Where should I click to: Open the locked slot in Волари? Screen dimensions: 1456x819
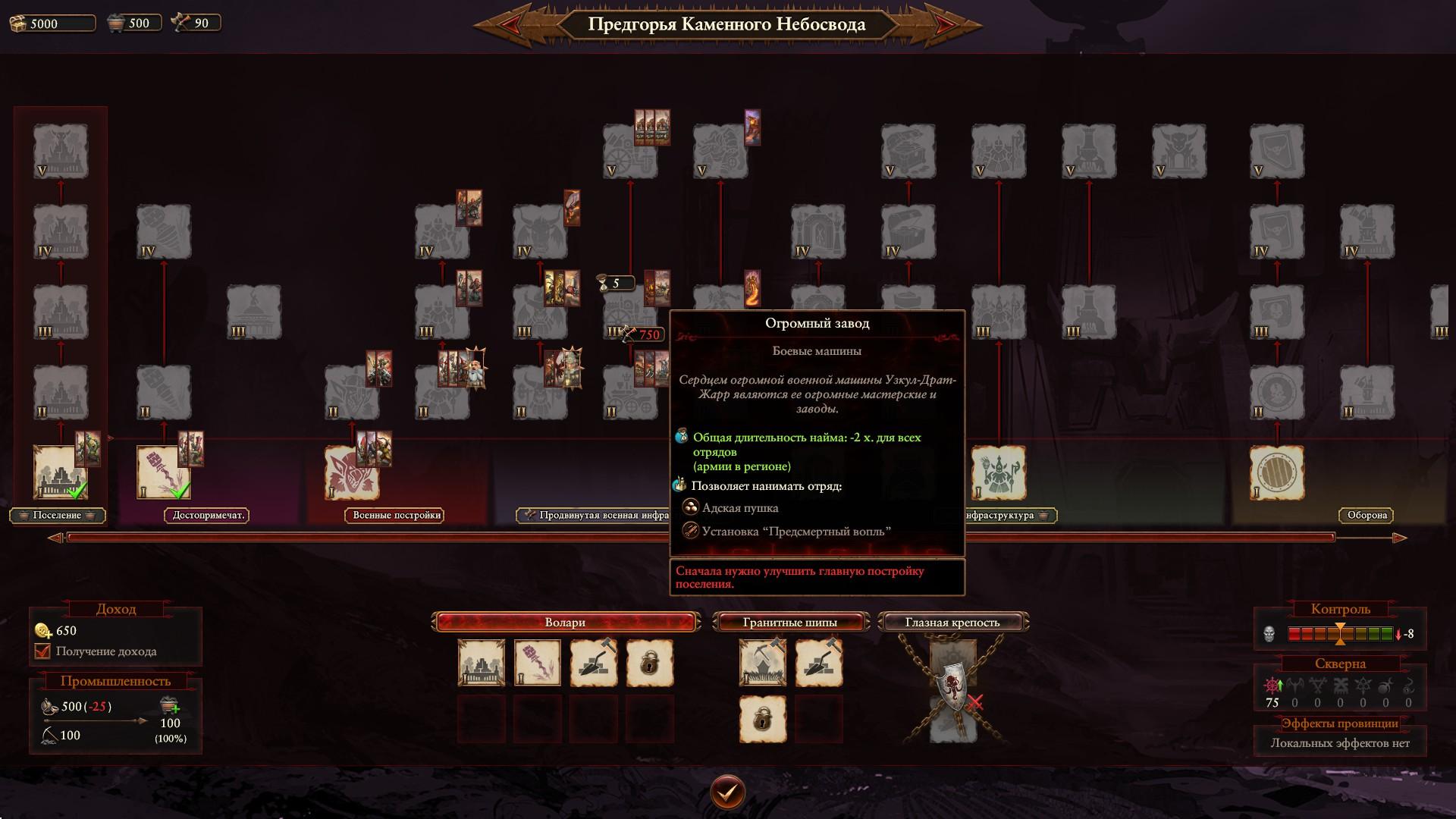click(649, 664)
